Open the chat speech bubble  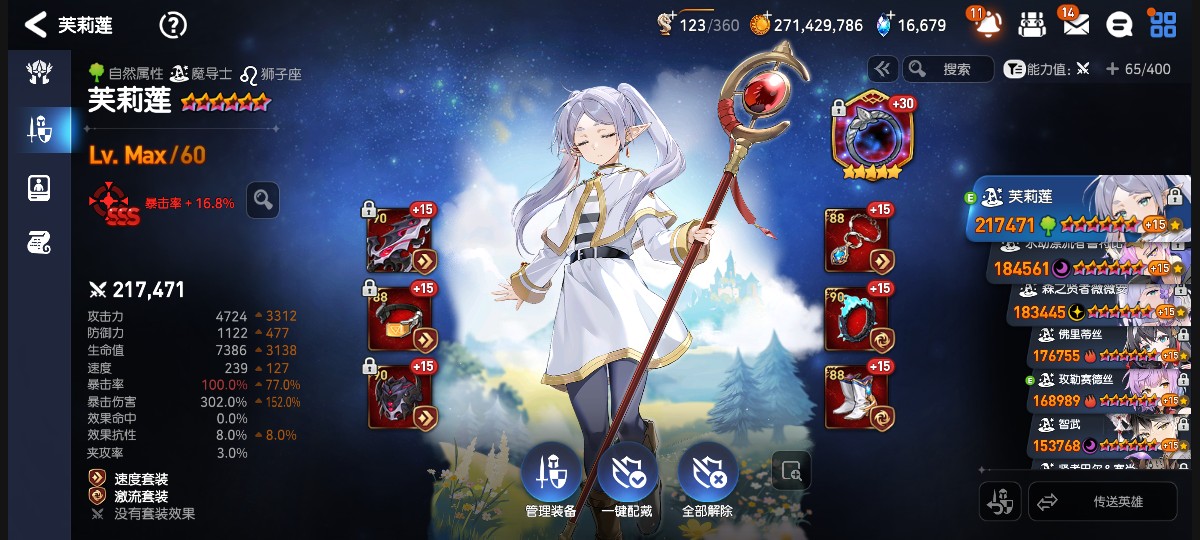[x=1119, y=25]
